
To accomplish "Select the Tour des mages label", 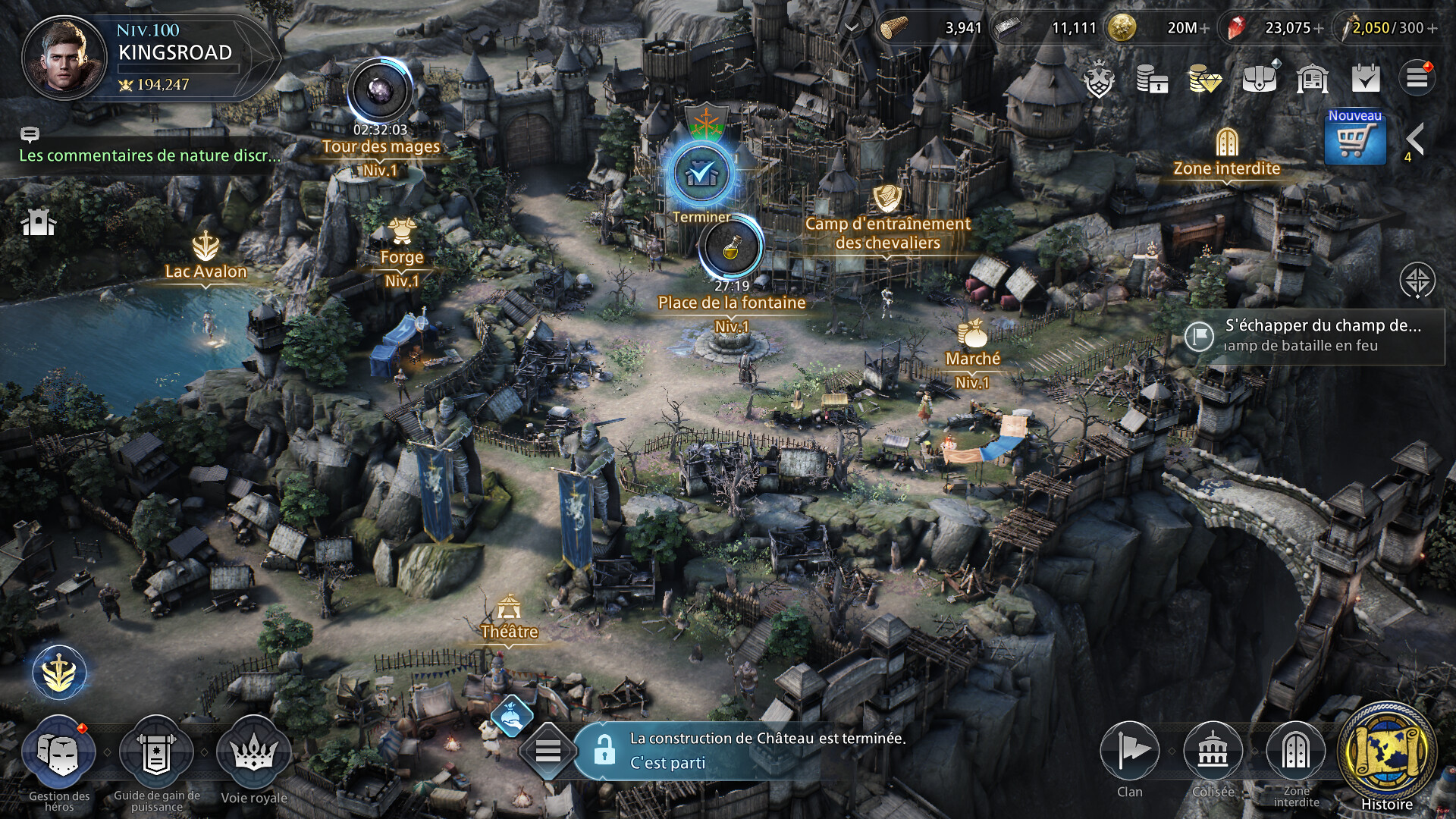I will point(381,146).
